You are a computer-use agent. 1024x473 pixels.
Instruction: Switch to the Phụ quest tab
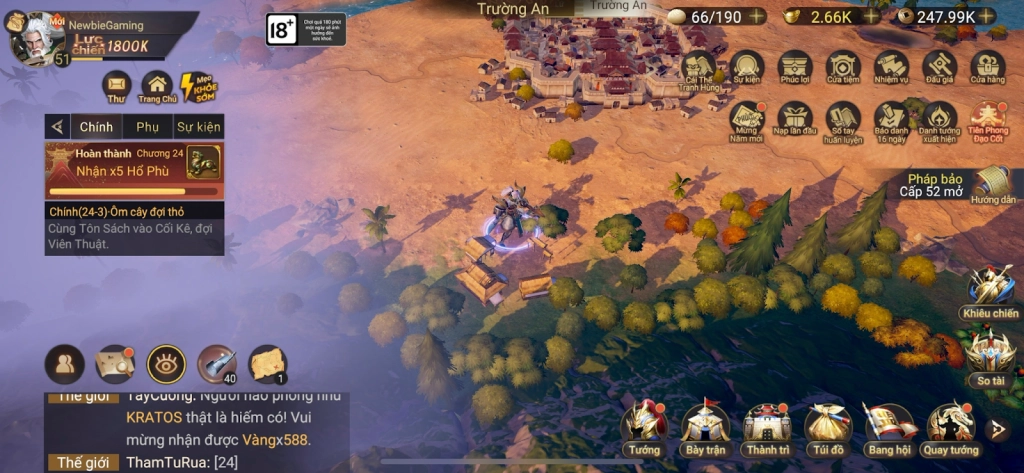tap(147, 127)
